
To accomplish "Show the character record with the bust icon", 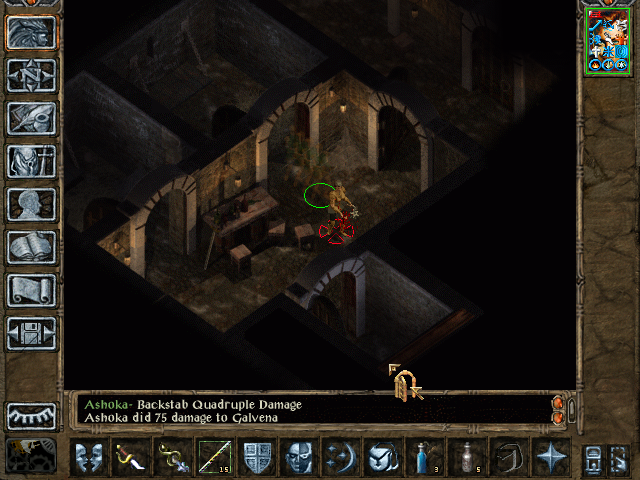I will (x=31, y=203).
